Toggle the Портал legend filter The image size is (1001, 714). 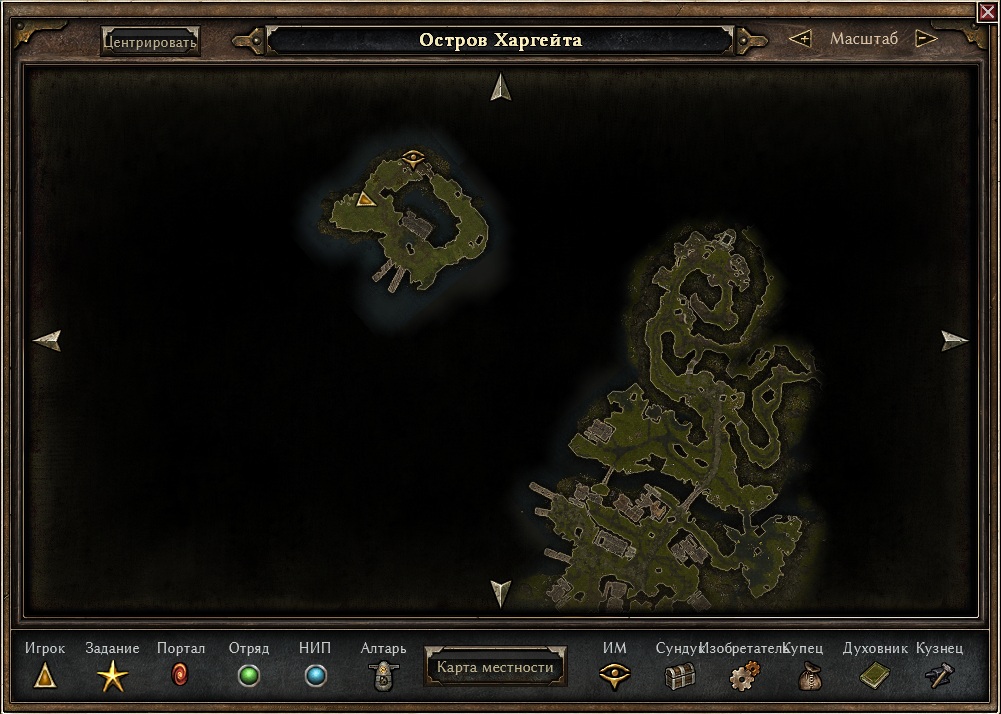(180, 676)
